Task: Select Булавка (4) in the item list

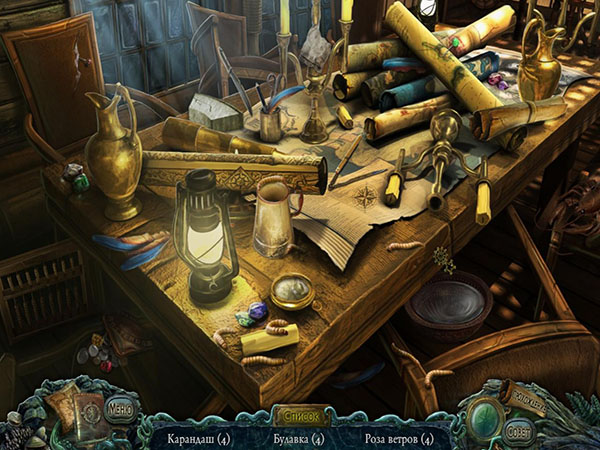Action: pos(299,438)
